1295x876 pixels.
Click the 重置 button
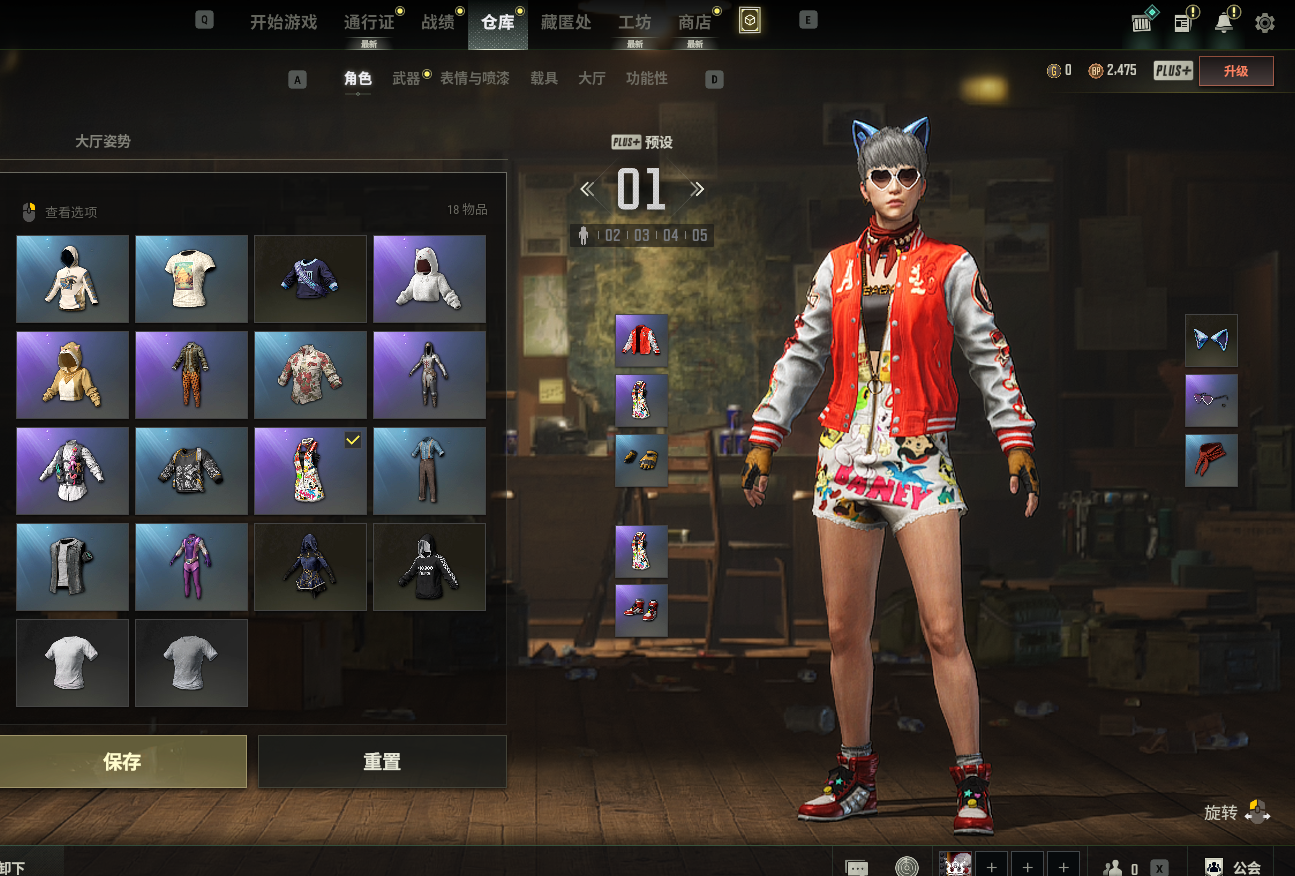coord(382,762)
